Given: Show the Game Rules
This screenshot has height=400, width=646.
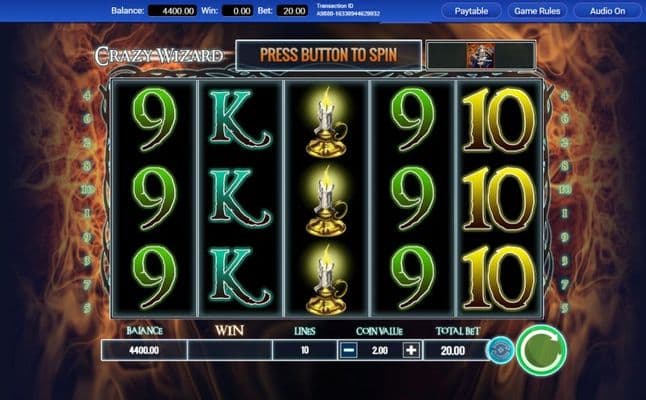Looking at the screenshot, I should pyautogui.click(x=538, y=11).
